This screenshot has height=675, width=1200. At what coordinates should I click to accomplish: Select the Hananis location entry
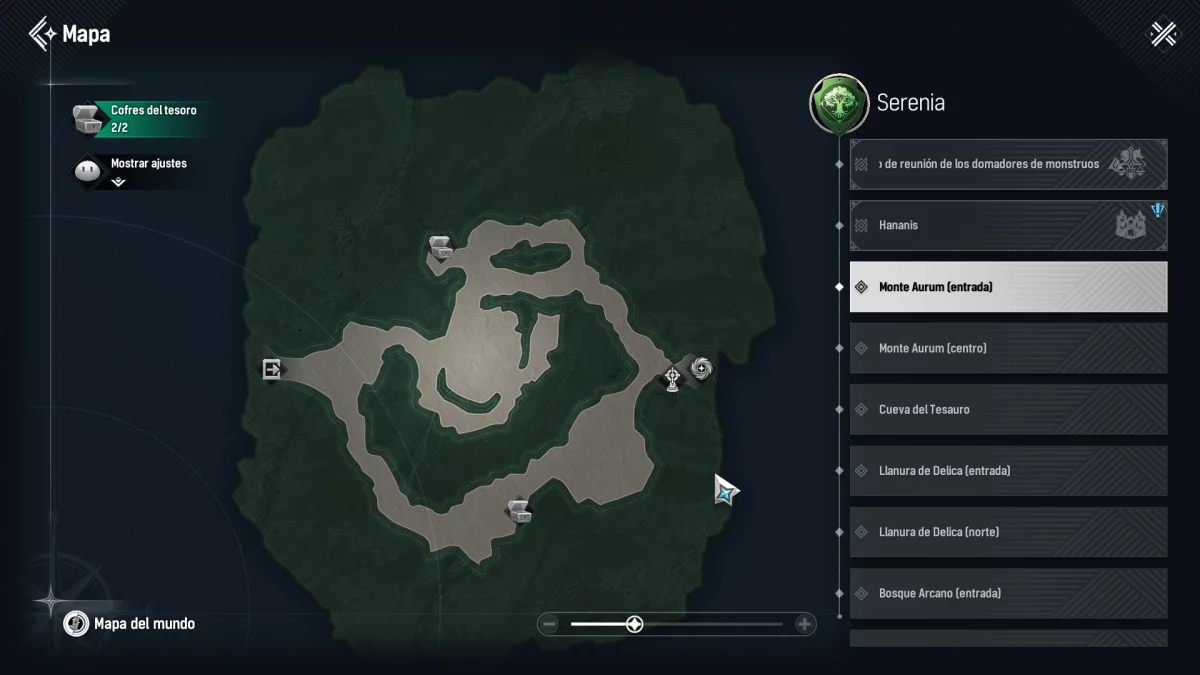coord(1008,226)
